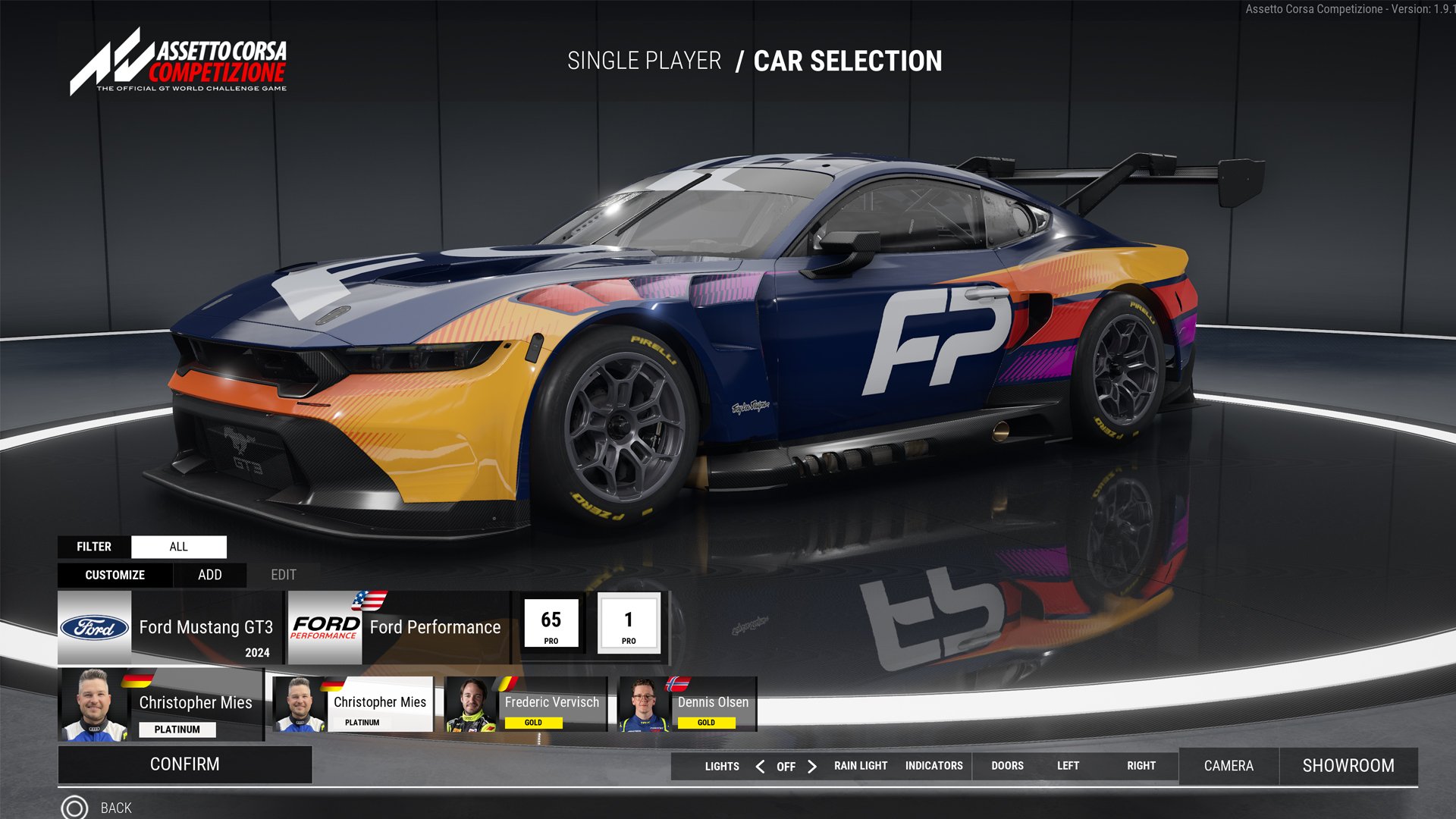Click the left arrow to change lights setting
This screenshot has height=819, width=1456.
(760, 766)
